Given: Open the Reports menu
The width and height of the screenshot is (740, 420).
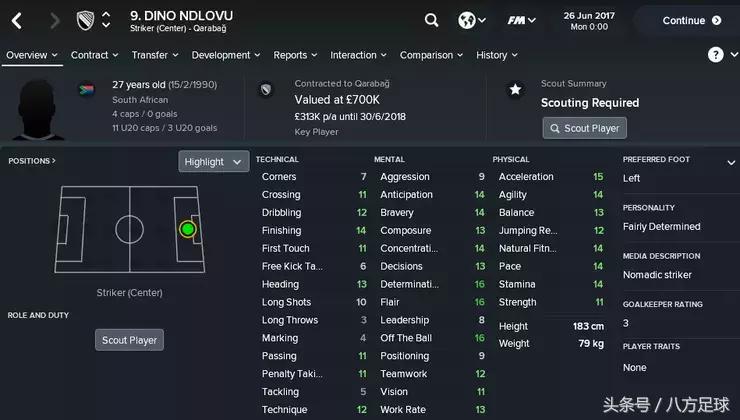Looking at the screenshot, I should pyautogui.click(x=295, y=55).
